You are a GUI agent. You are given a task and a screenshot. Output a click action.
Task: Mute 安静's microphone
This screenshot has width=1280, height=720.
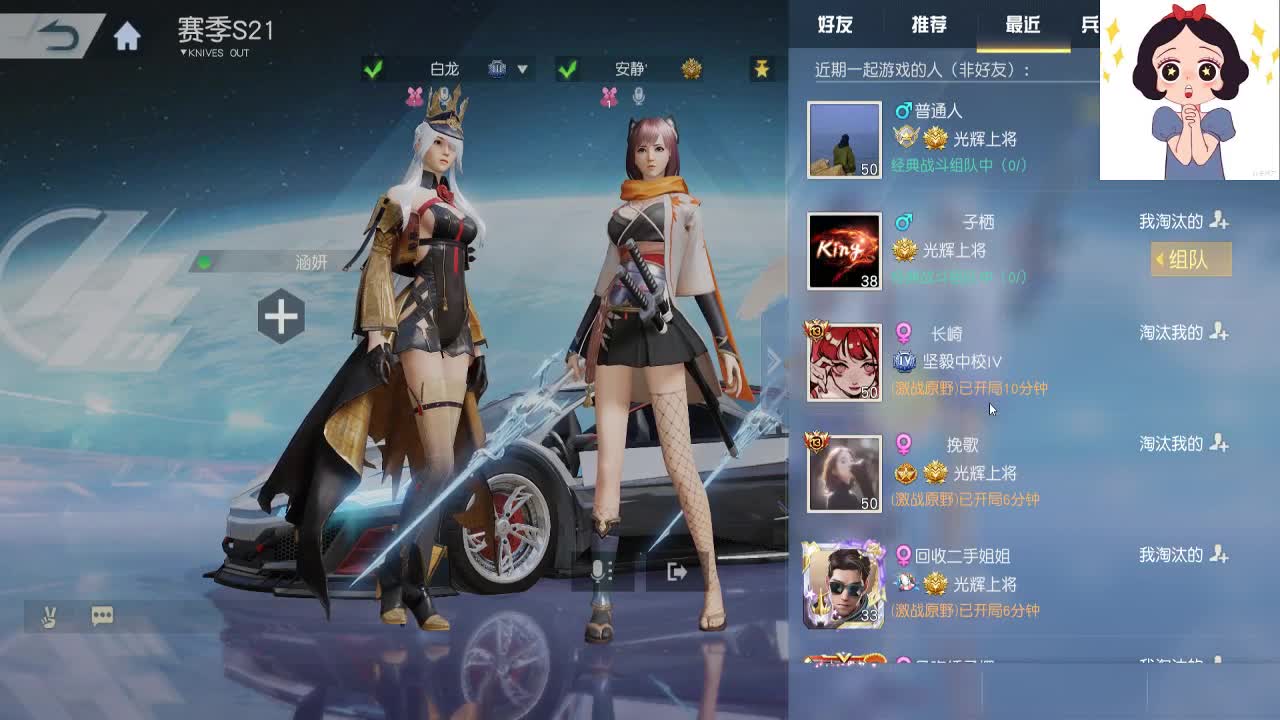[638, 96]
